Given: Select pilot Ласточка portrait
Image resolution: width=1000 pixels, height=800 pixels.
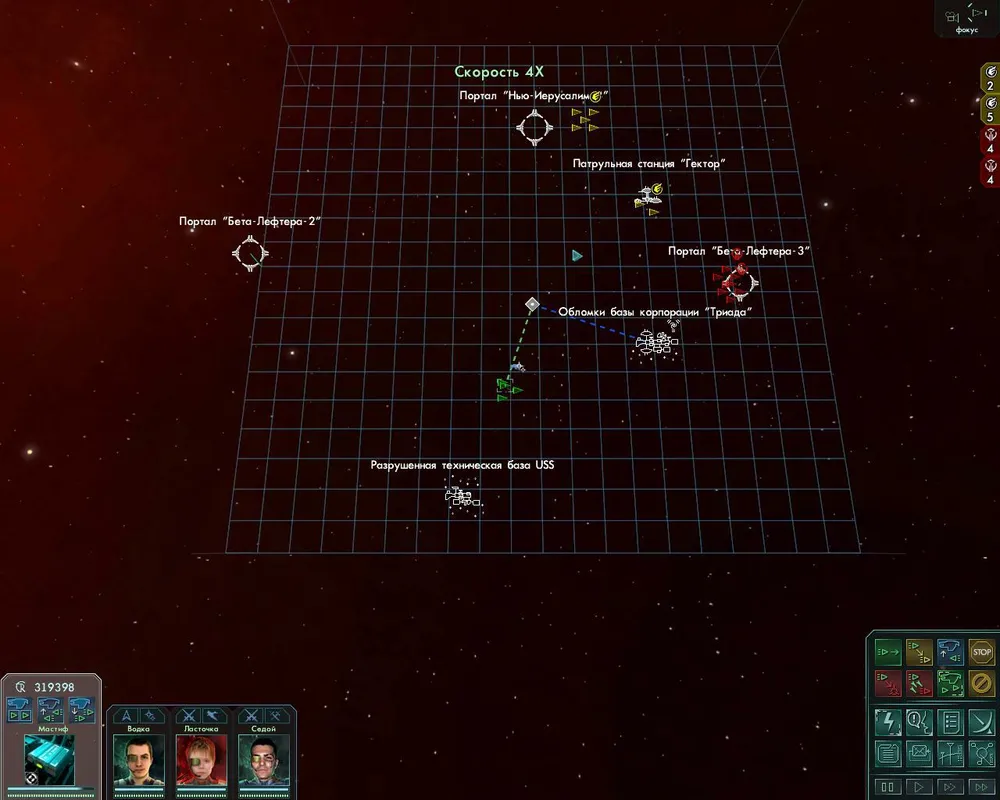Looking at the screenshot, I should (201, 760).
